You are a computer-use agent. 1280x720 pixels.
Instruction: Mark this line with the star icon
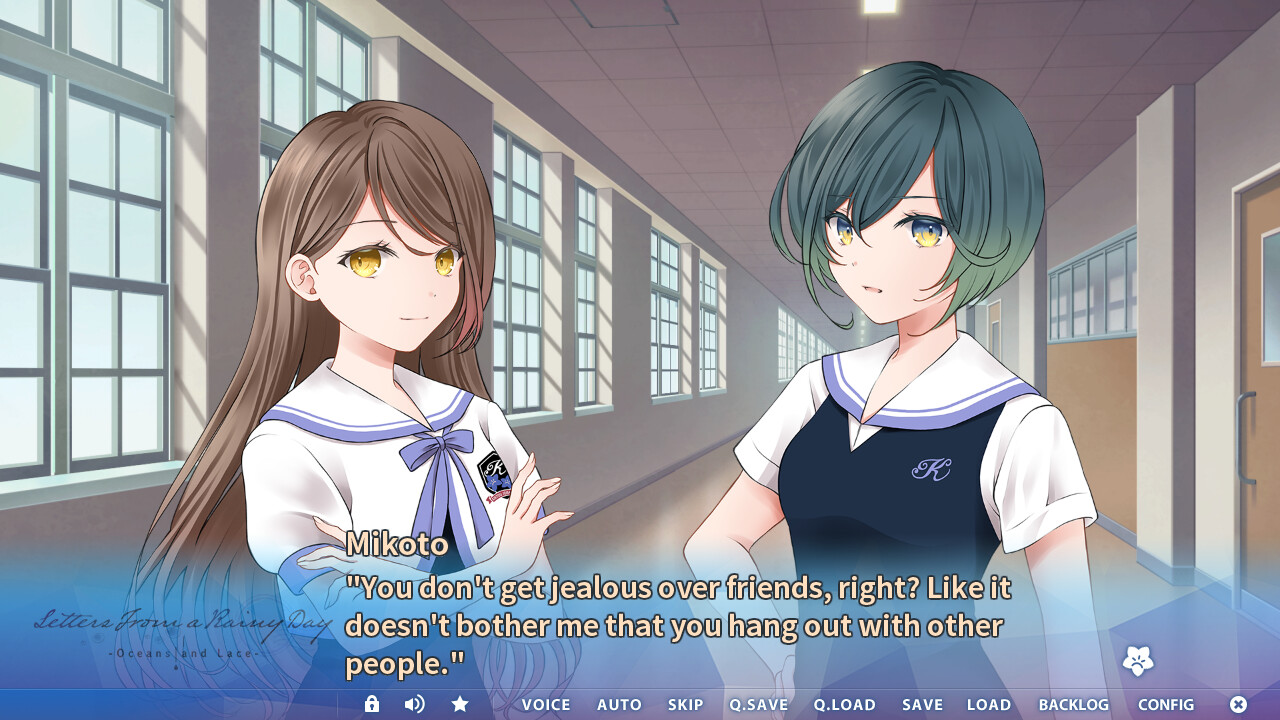460,704
